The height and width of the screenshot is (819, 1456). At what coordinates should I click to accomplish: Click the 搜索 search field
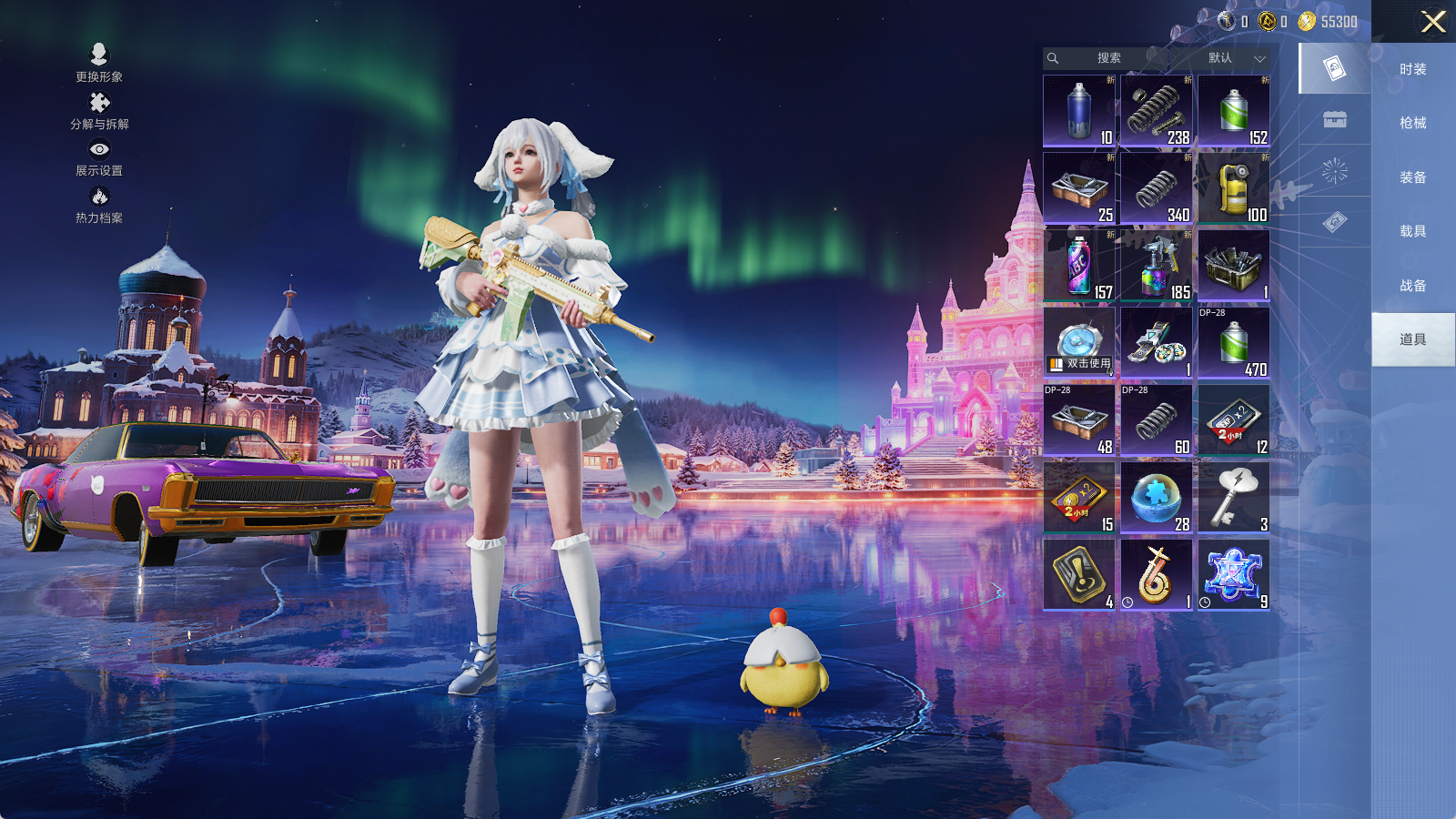pyautogui.click(x=1107, y=58)
